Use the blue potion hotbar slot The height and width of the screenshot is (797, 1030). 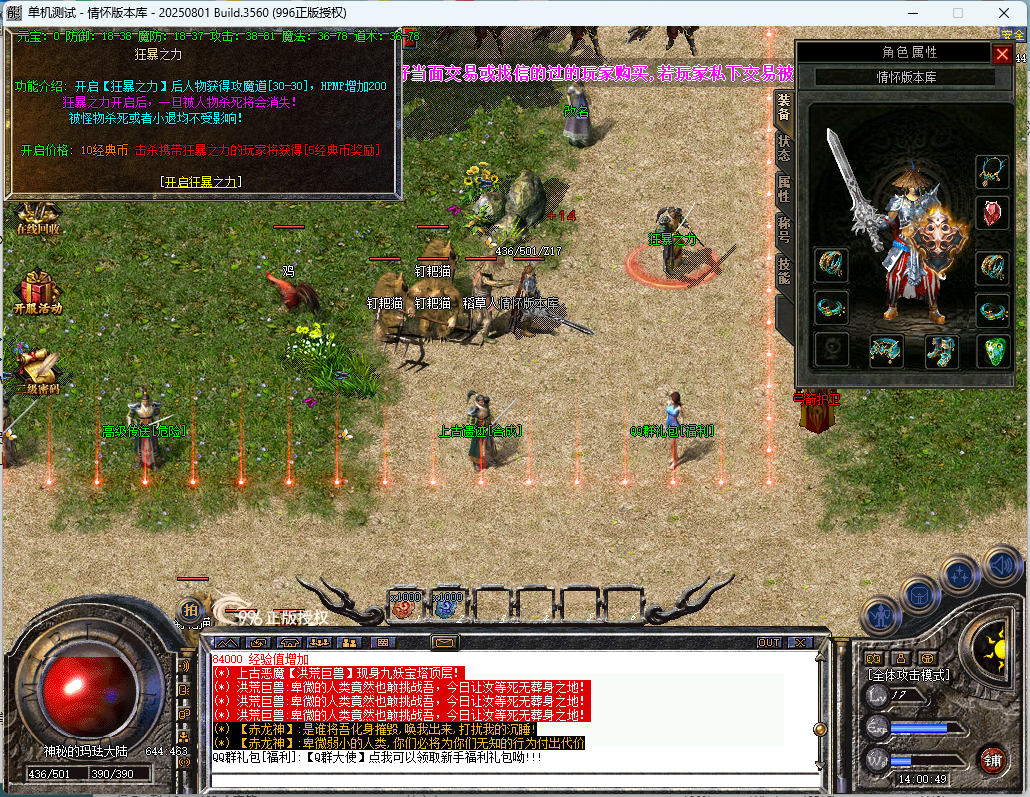[446, 605]
